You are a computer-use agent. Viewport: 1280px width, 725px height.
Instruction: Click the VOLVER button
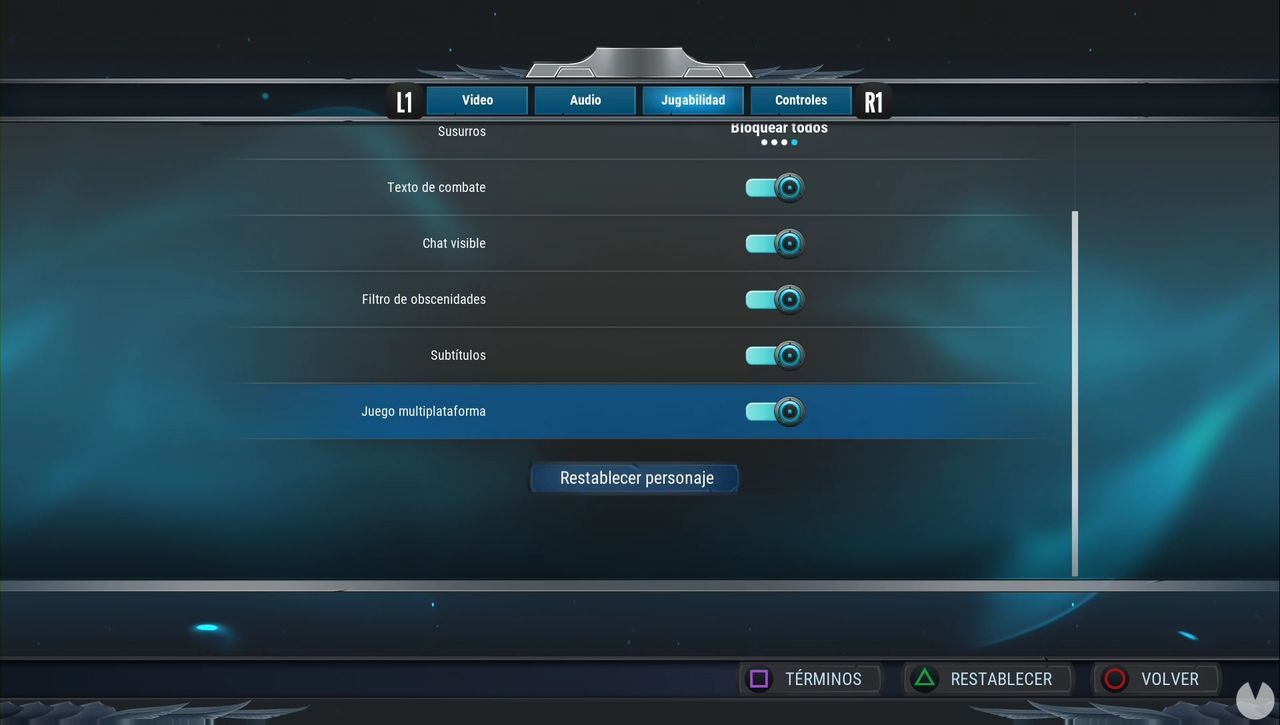[1156, 678]
